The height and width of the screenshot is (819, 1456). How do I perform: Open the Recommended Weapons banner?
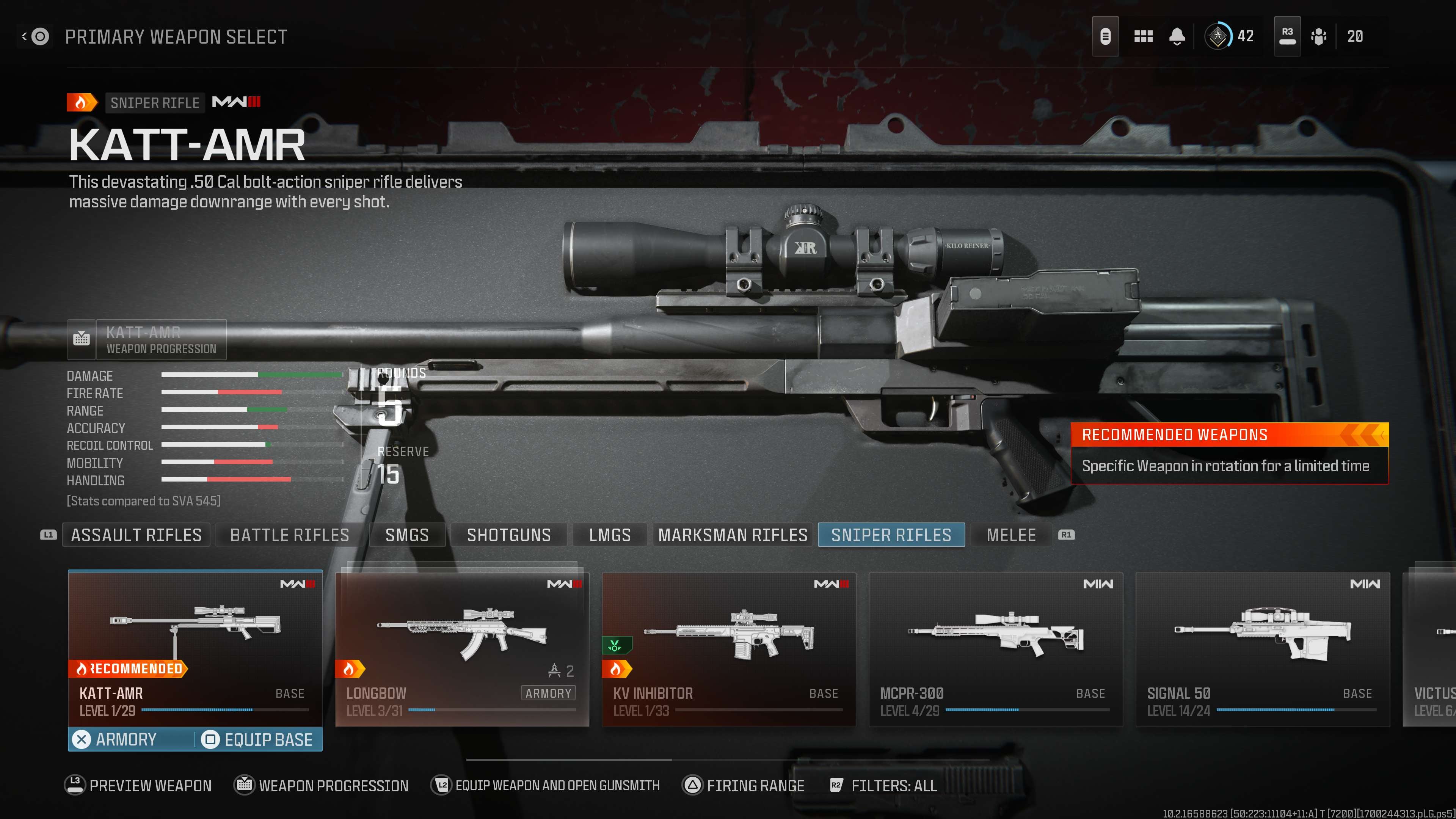pyautogui.click(x=1229, y=453)
